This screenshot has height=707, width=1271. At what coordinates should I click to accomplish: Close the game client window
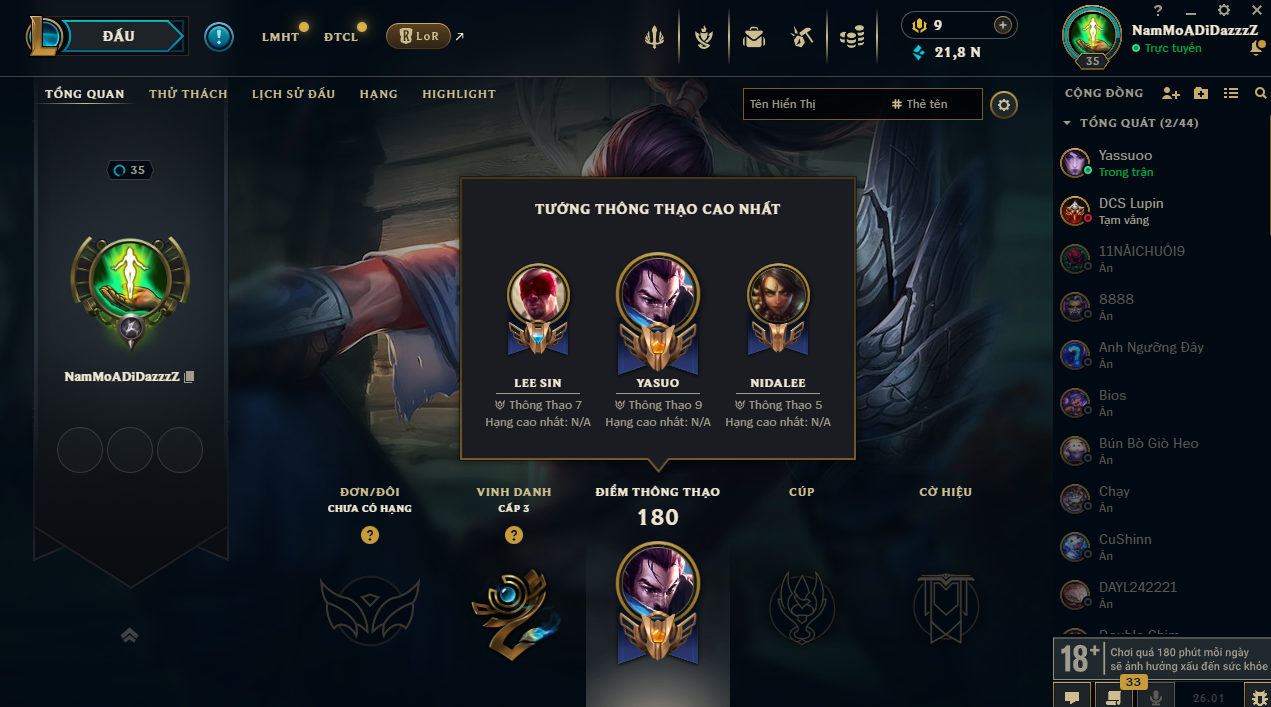click(1256, 10)
